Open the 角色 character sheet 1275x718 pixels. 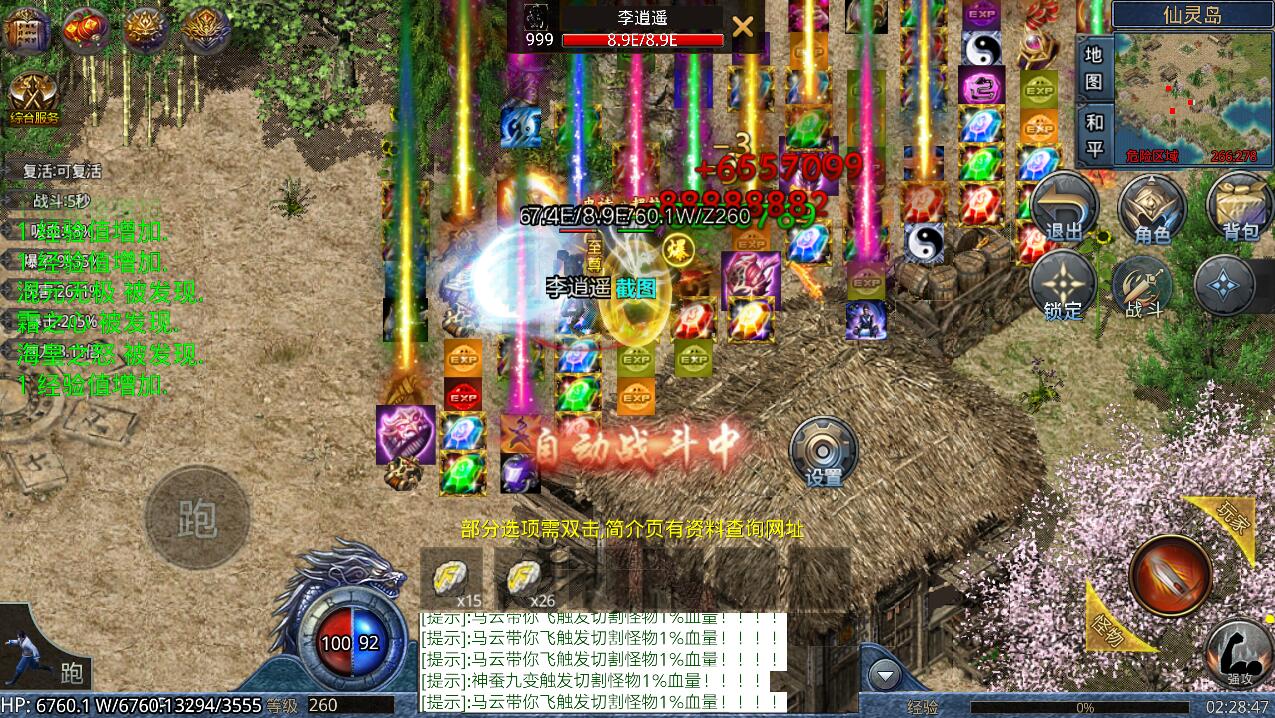1152,207
